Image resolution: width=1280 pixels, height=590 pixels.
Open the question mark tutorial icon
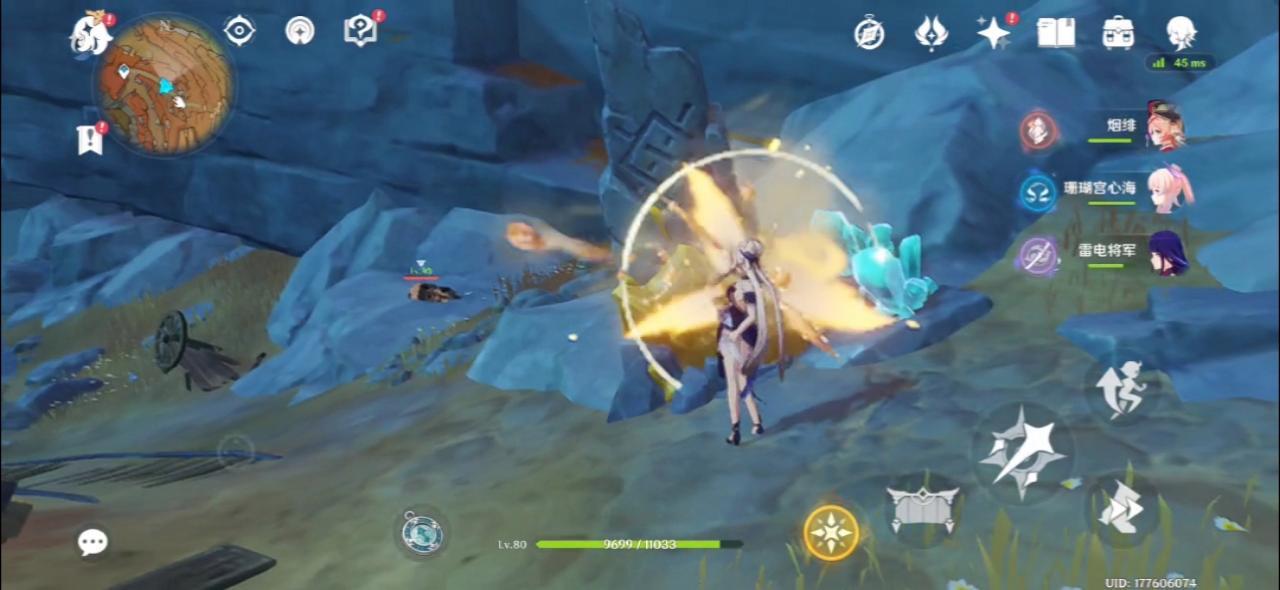[359, 30]
